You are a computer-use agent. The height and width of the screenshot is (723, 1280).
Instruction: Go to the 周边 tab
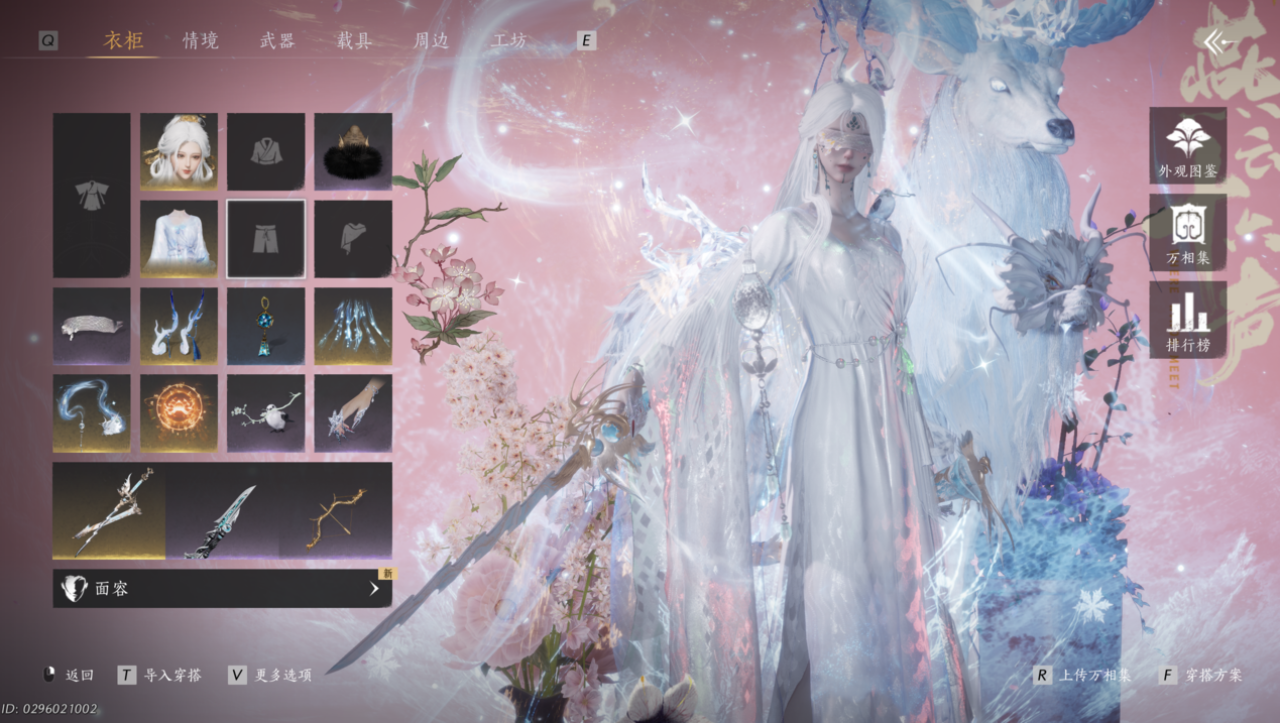coord(432,41)
